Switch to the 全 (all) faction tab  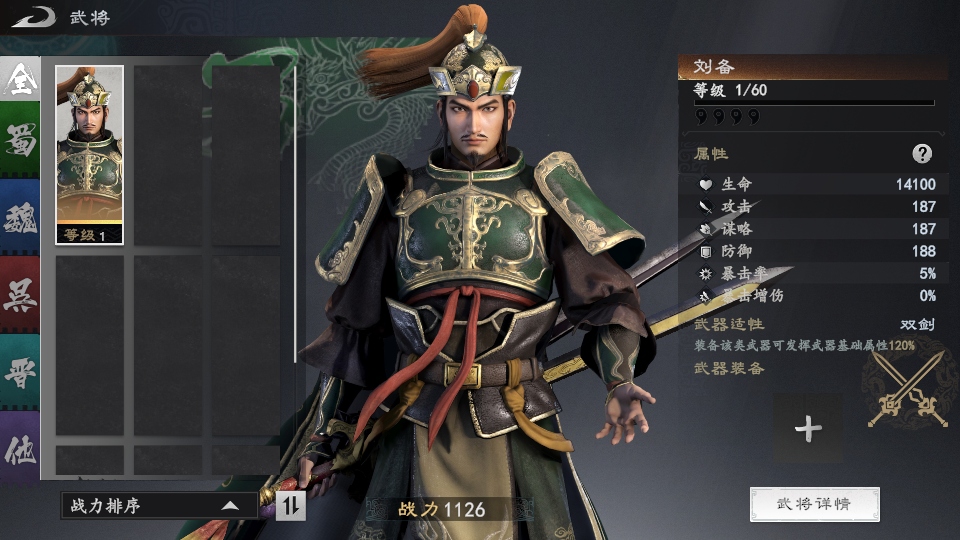tap(20, 80)
